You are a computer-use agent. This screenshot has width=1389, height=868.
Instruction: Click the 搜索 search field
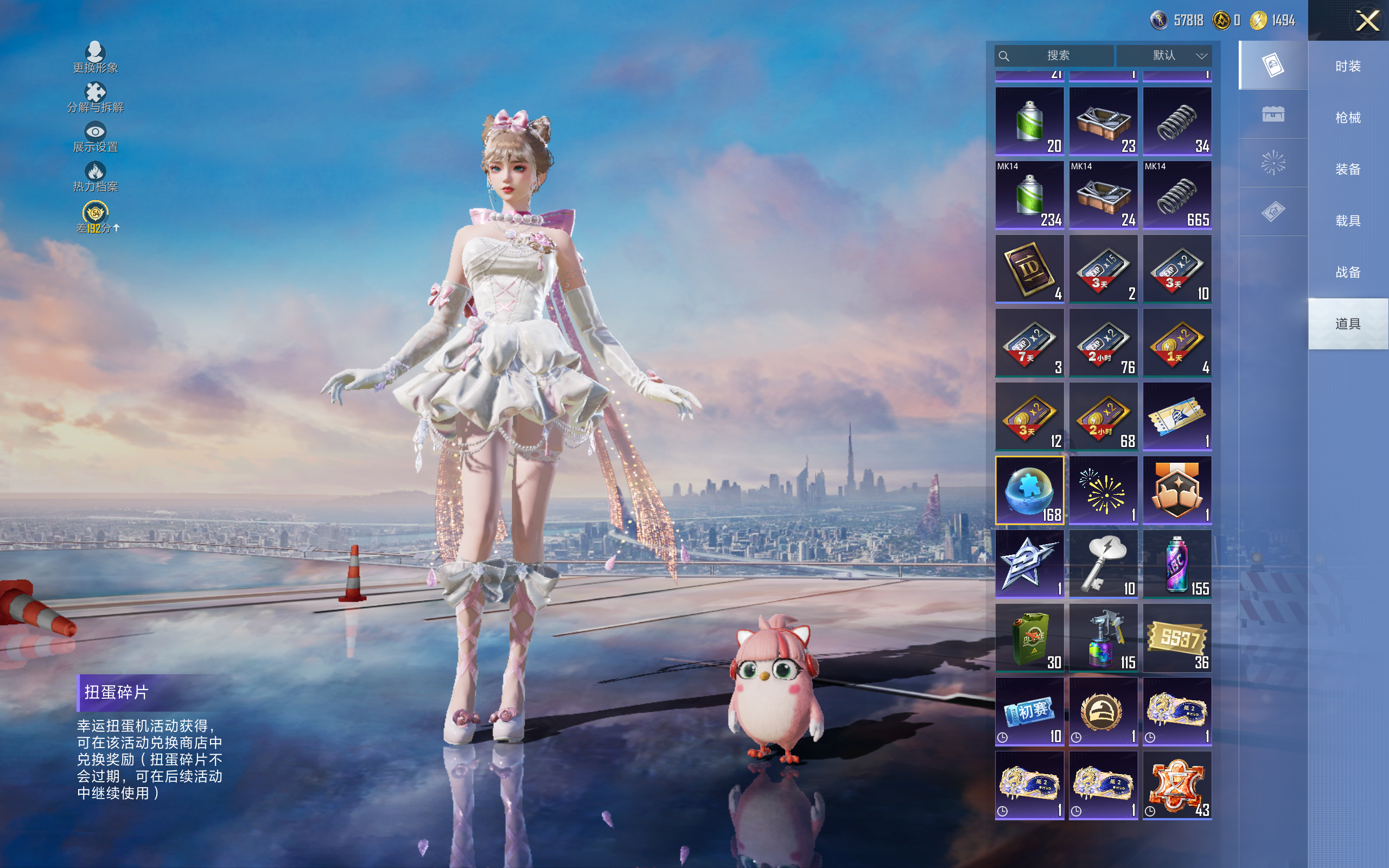1057,56
